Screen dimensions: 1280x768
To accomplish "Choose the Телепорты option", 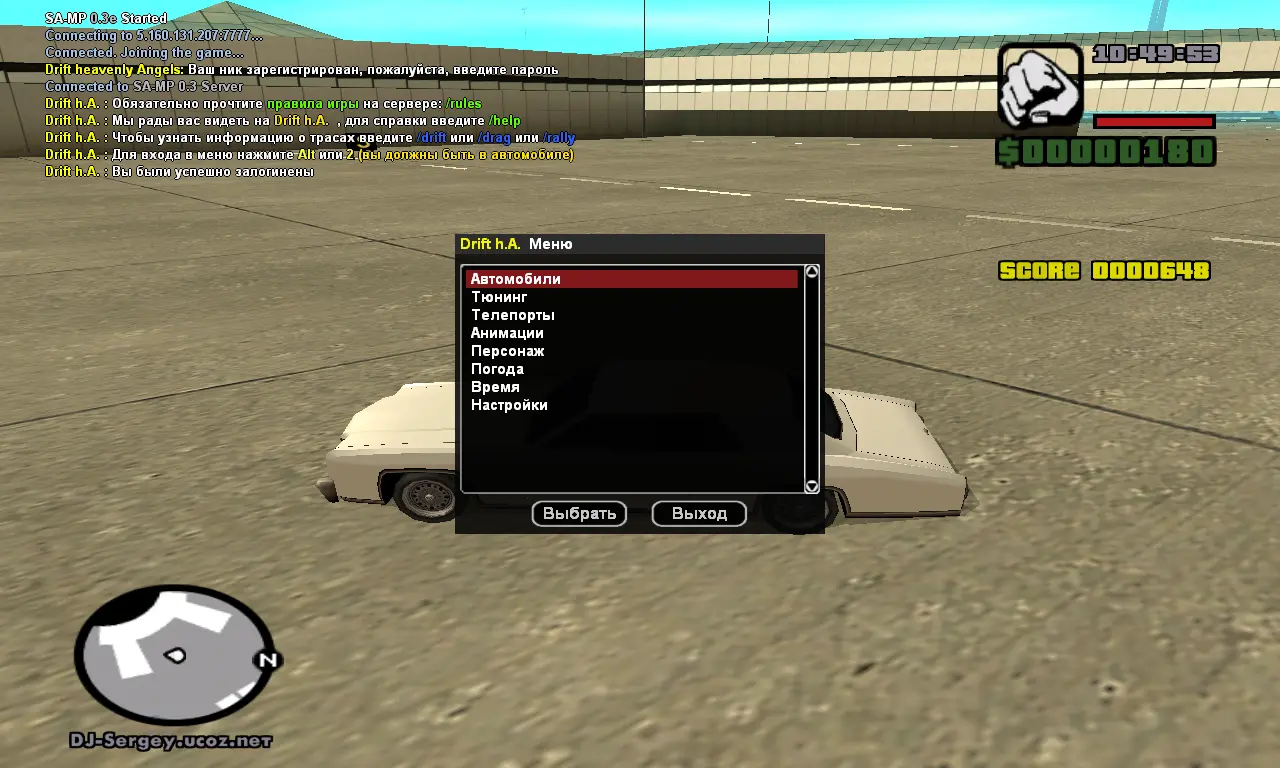I will (x=512, y=315).
